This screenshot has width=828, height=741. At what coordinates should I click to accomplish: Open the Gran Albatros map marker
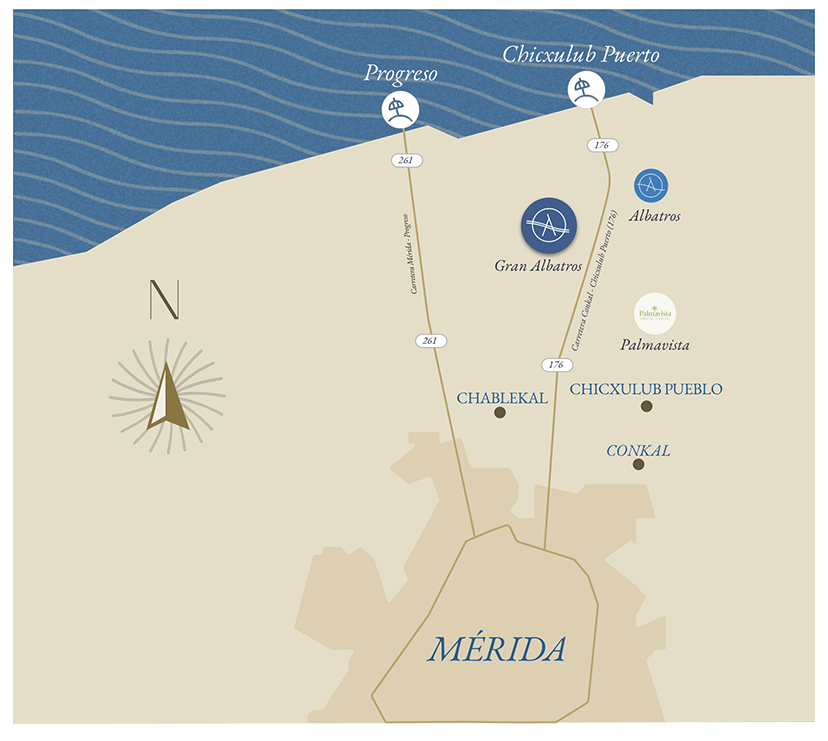click(x=549, y=226)
